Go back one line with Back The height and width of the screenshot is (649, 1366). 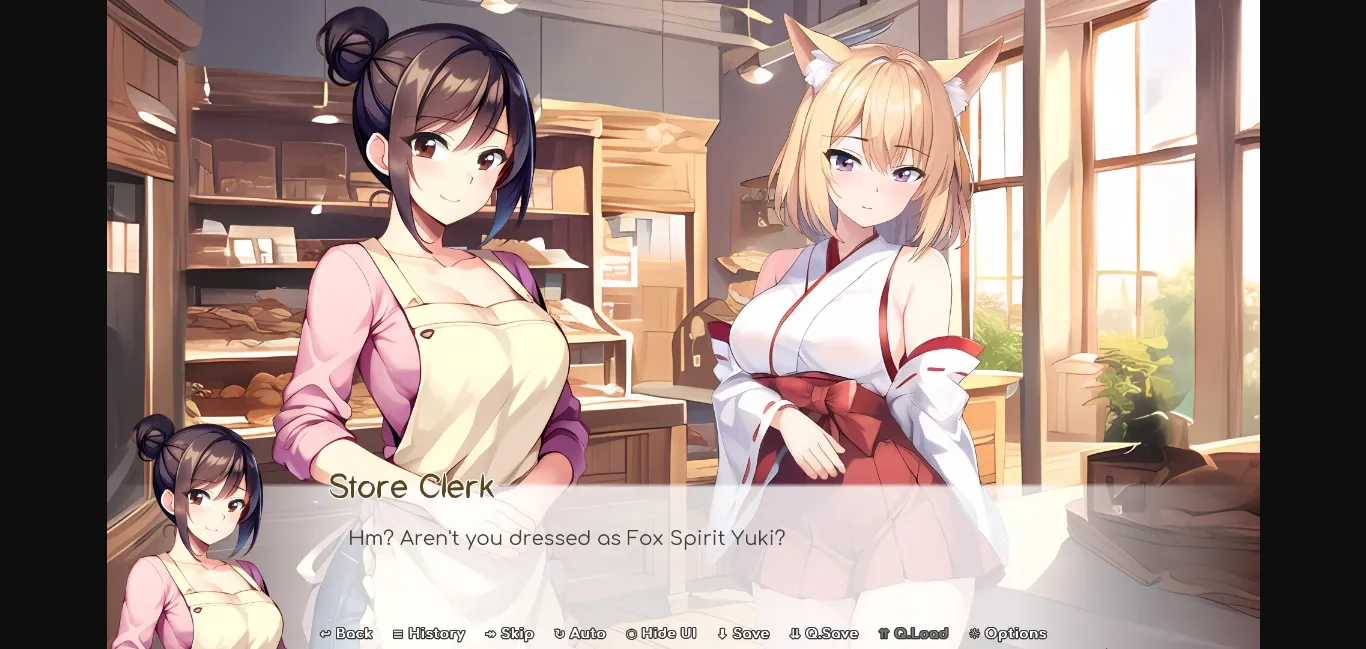click(346, 633)
